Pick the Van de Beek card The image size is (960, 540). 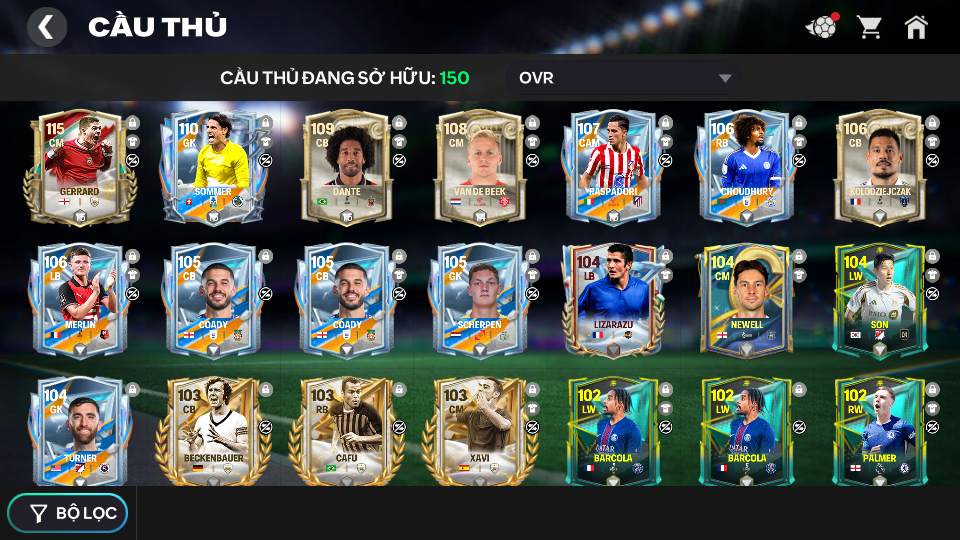click(479, 167)
